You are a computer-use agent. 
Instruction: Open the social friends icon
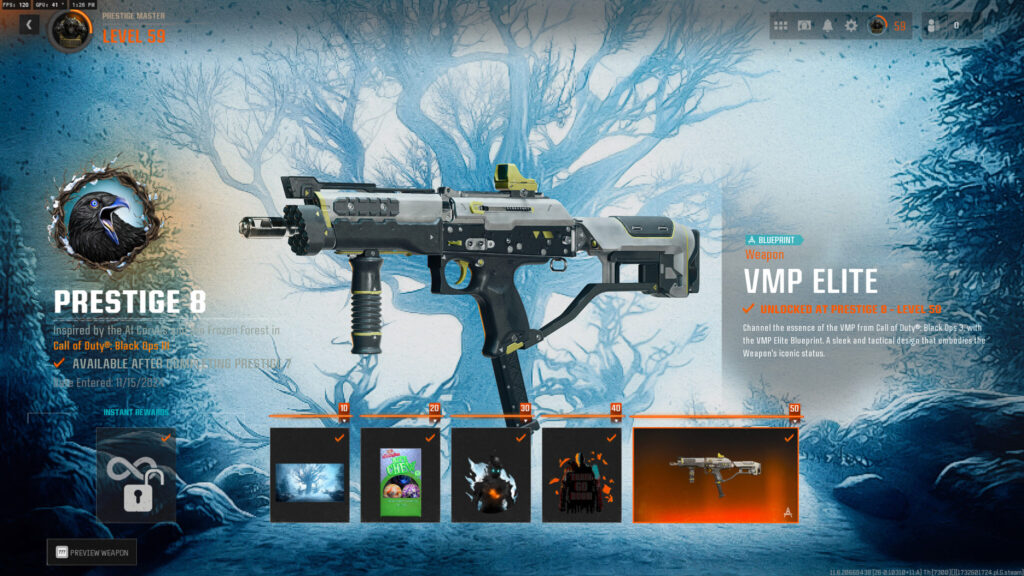934,26
